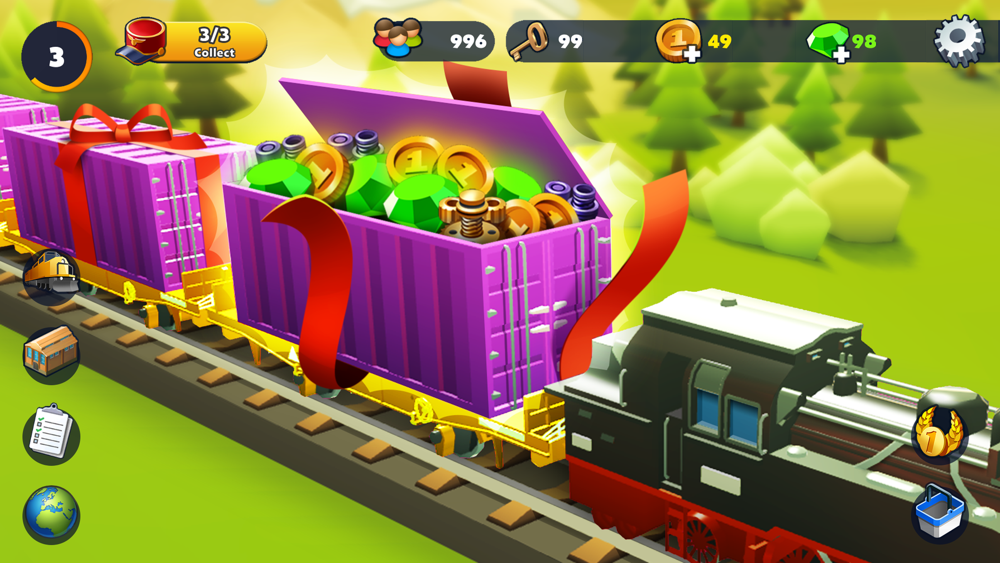Image resolution: width=1000 pixels, height=563 pixels.
Task: View the population counter with people icon
Action: coord(433,41)
